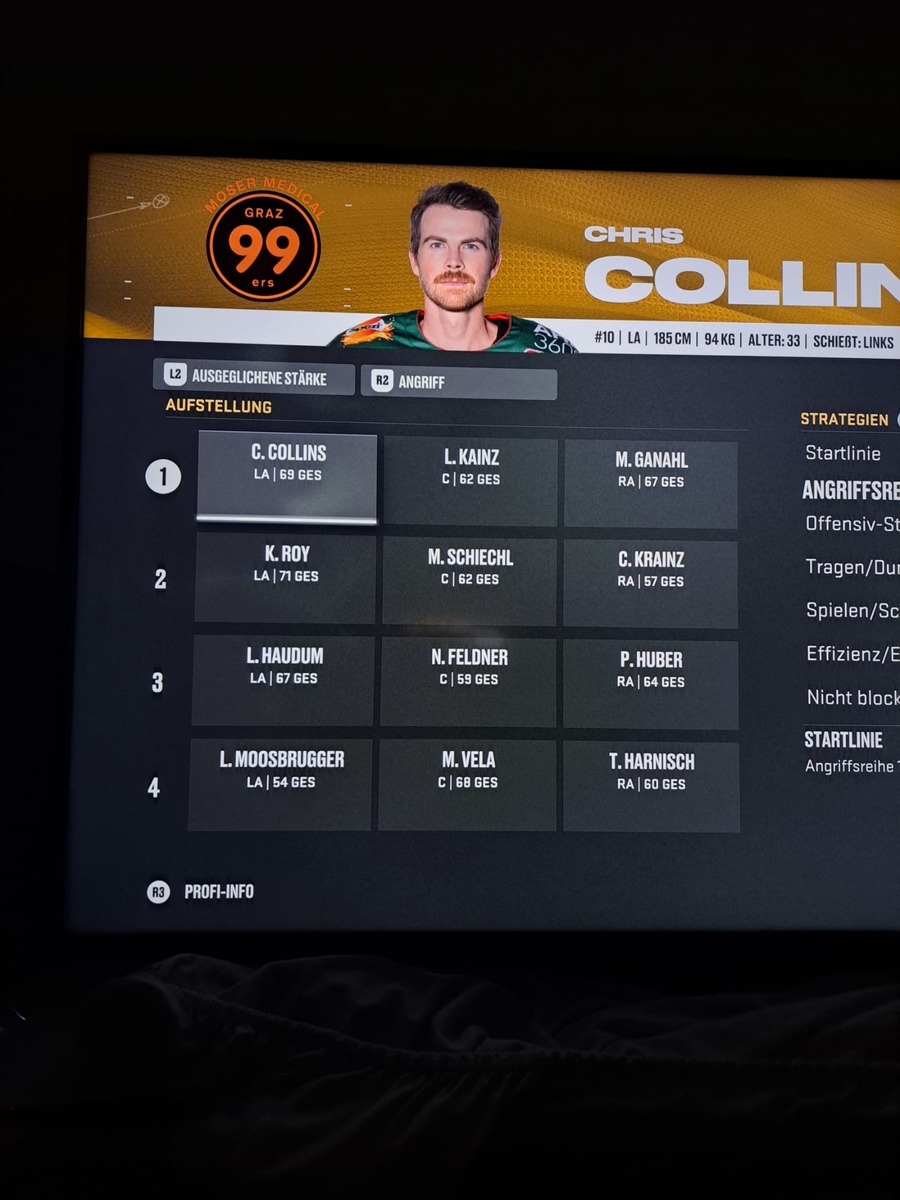Switch to Ausgeglichene Stärke tab
The height and width of the screenshot is (1200, 900).
click(254, 378)
